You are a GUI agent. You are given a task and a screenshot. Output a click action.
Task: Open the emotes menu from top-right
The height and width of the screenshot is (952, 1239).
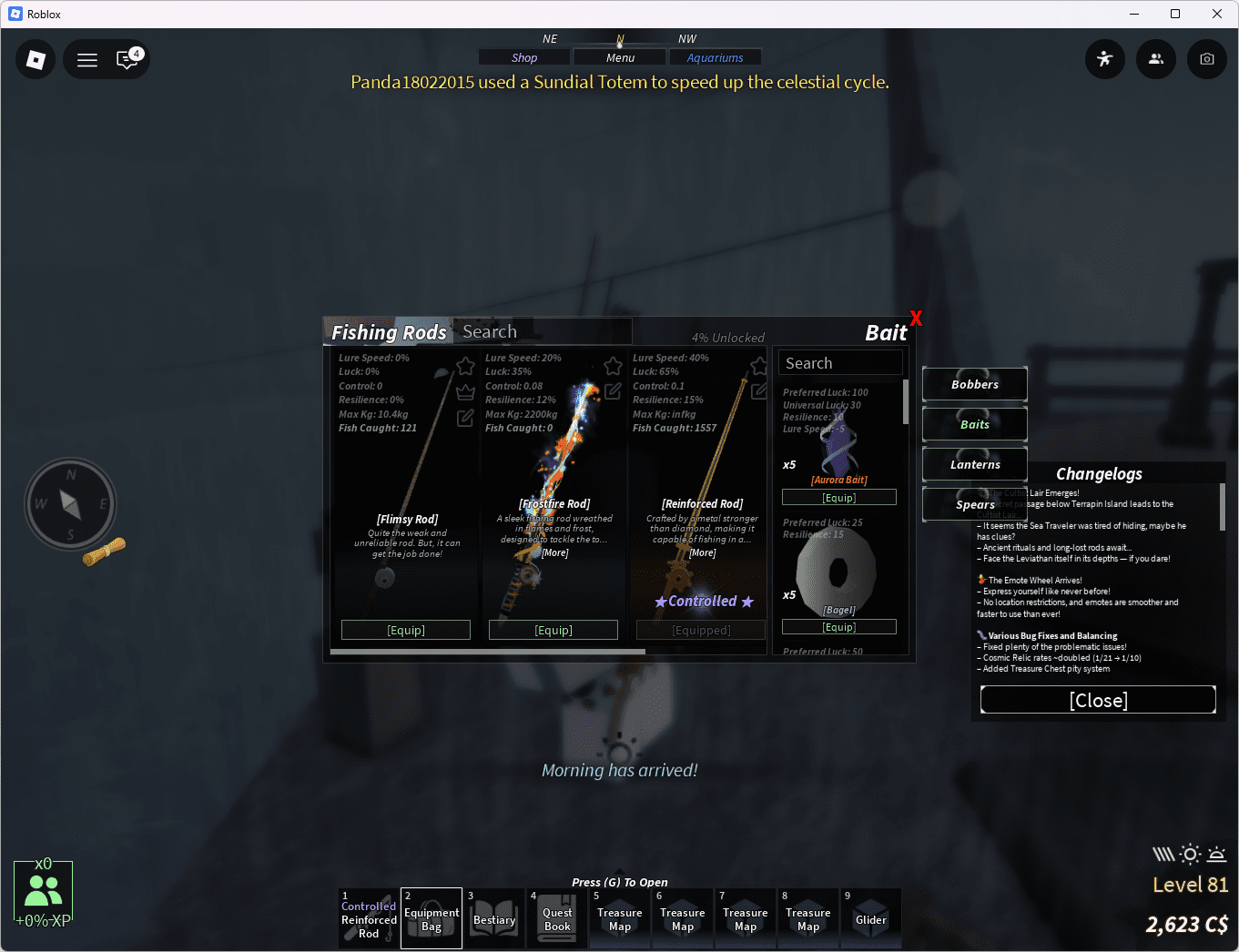1104,59
